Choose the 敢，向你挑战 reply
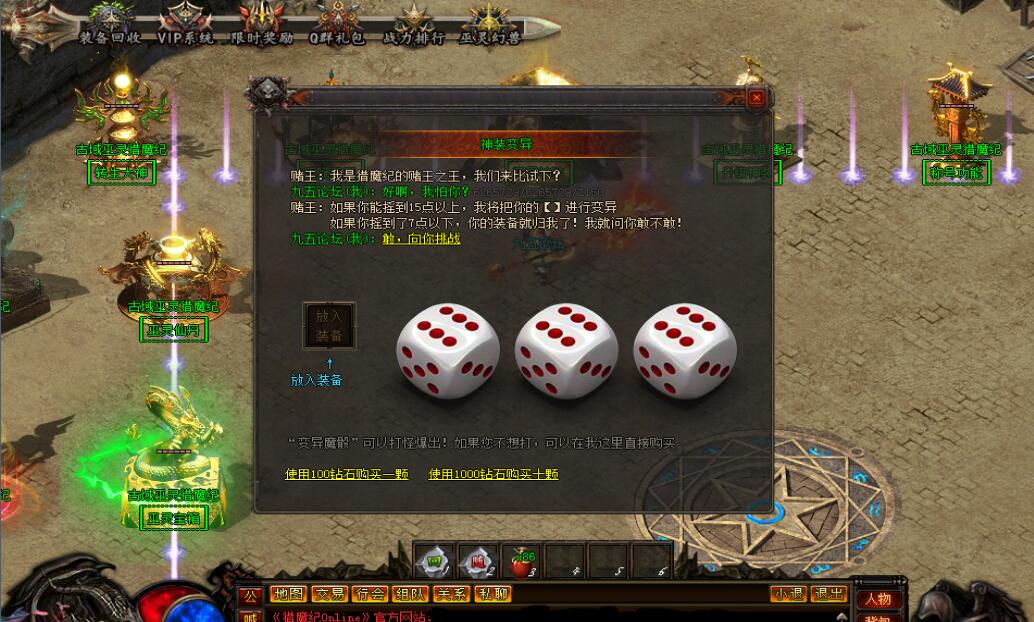This screenshot has height=622, width=1034. [x=421, y=239]
